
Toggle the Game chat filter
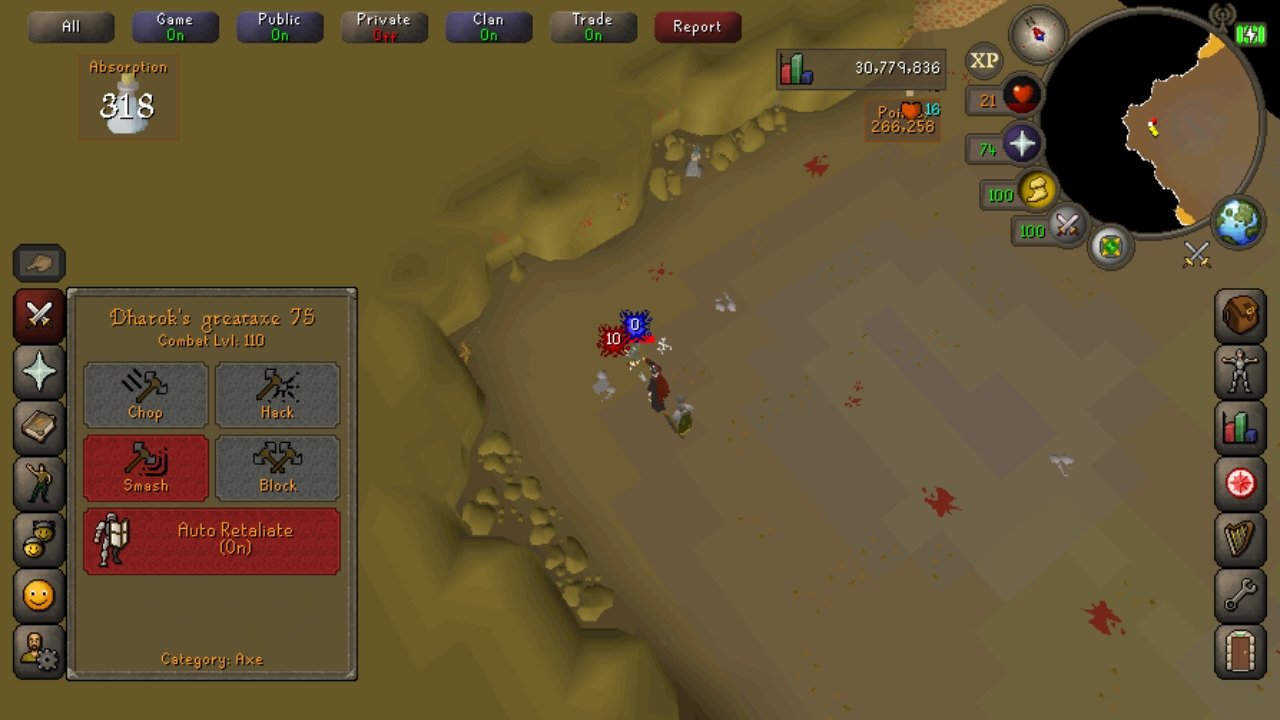click(175, 27)
